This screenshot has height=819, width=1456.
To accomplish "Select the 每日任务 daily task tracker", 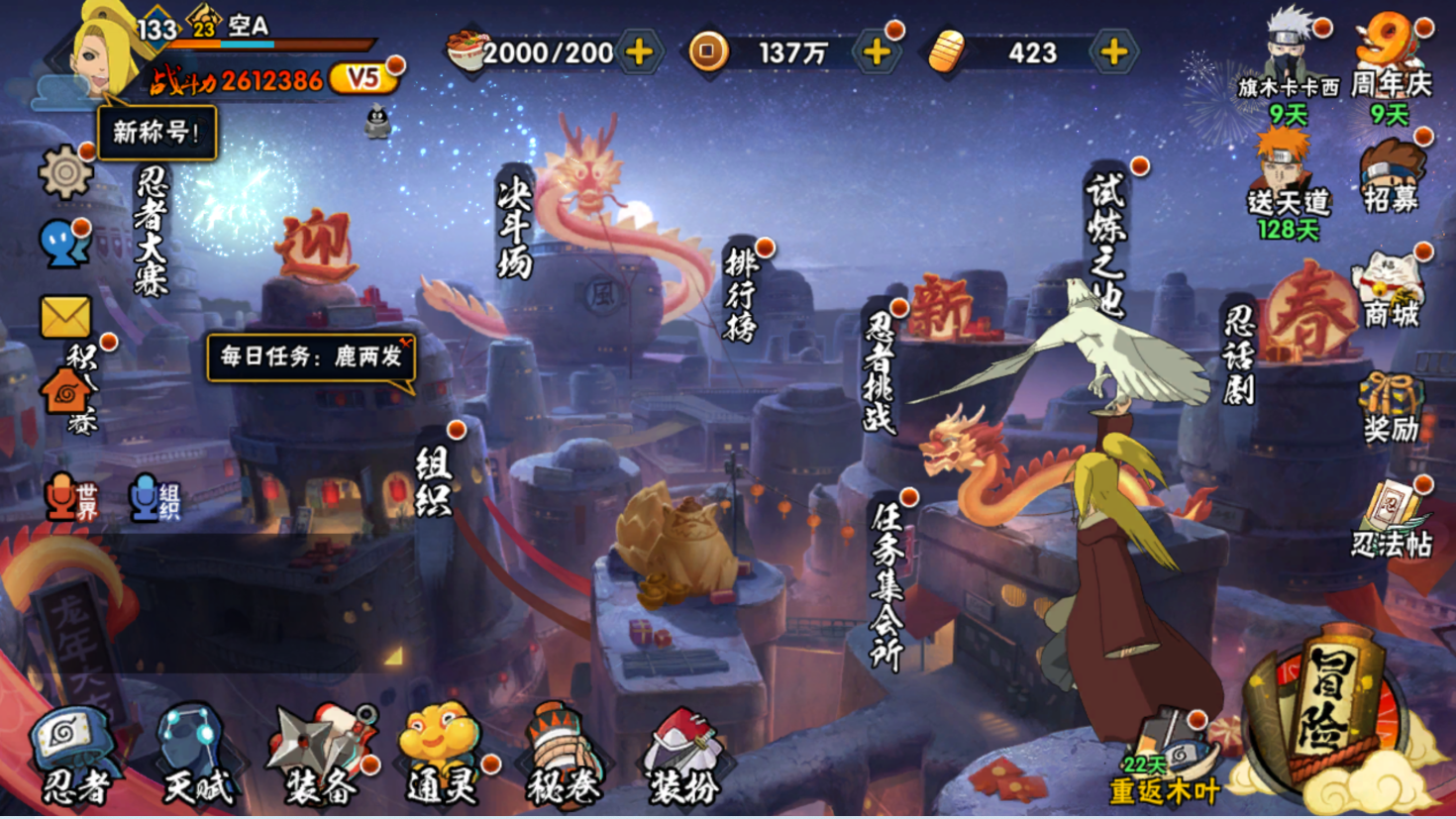I will [x=311, y=357].
